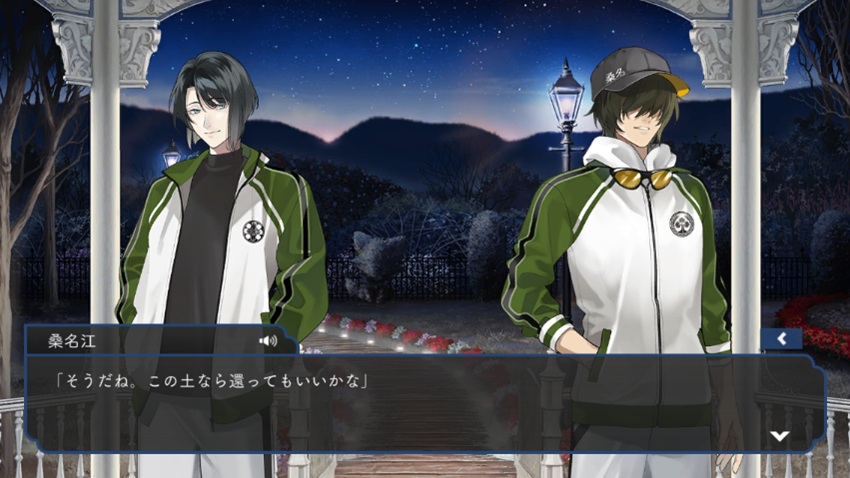This screenshot has width=850, height=478.
Task: Advance dialogue with the down arrow indicator
Action: pos(780,435)
